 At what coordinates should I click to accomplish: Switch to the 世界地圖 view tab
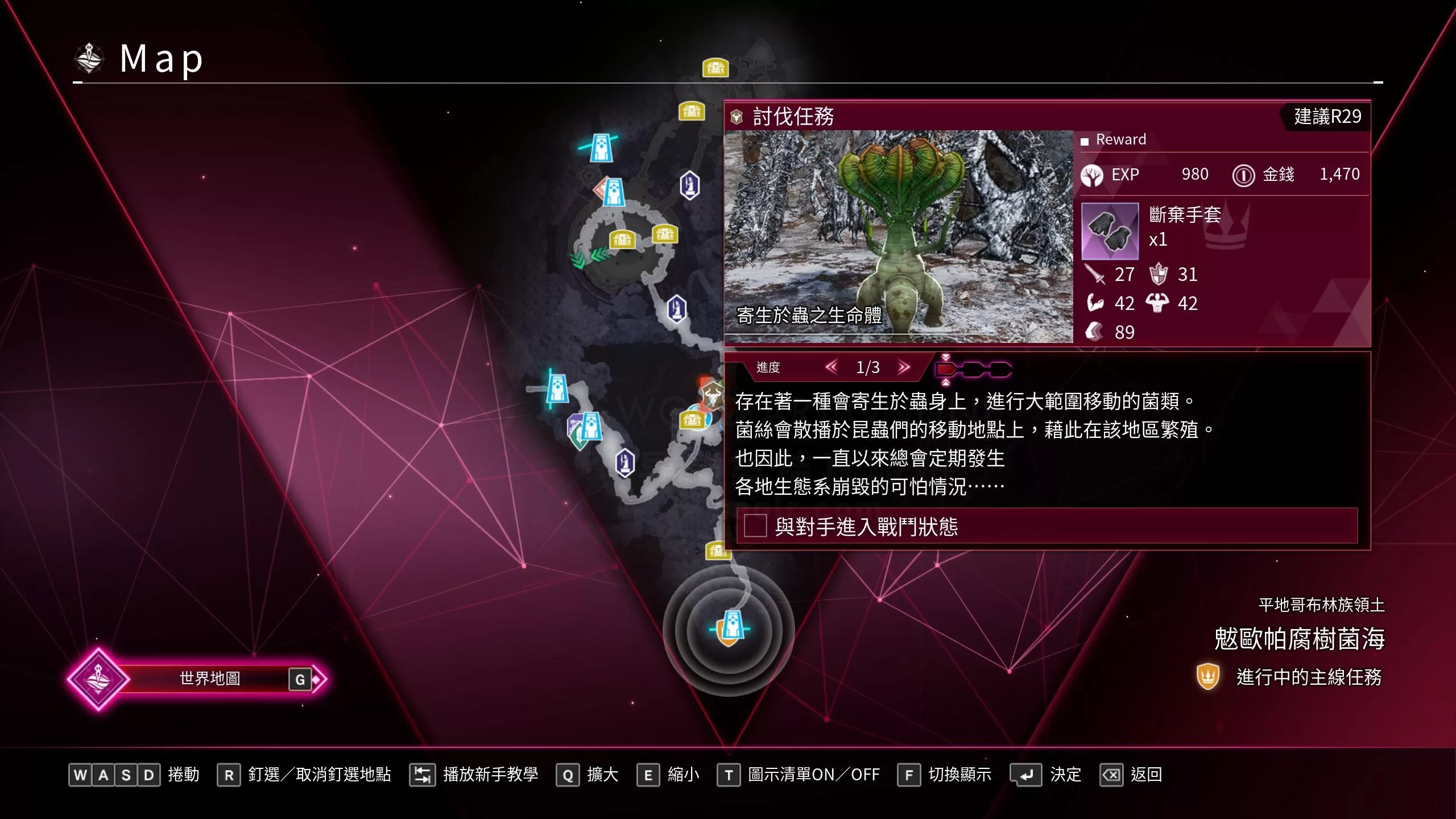coord(210,678)
